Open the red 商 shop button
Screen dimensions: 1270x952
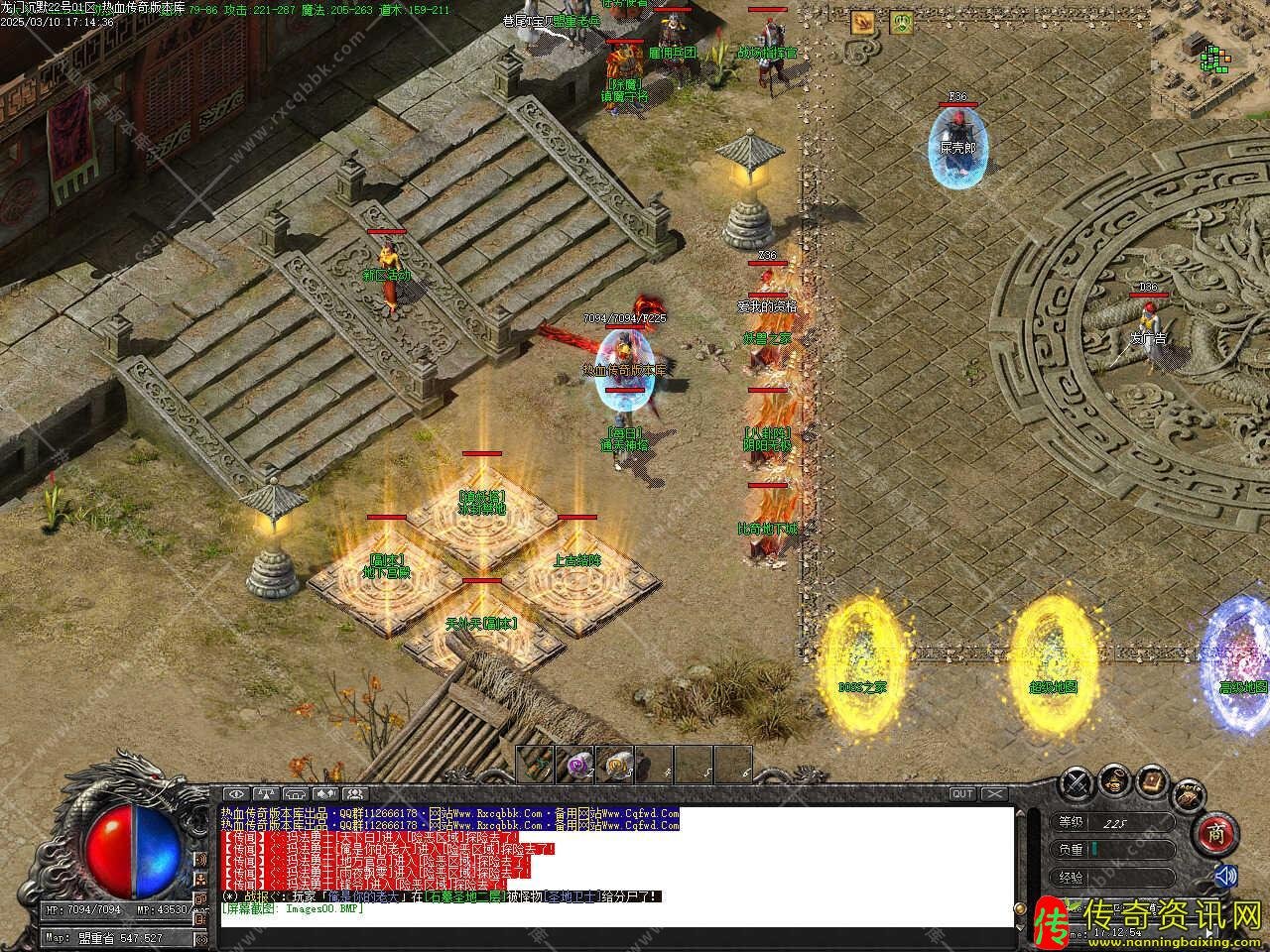[1215, 834]
